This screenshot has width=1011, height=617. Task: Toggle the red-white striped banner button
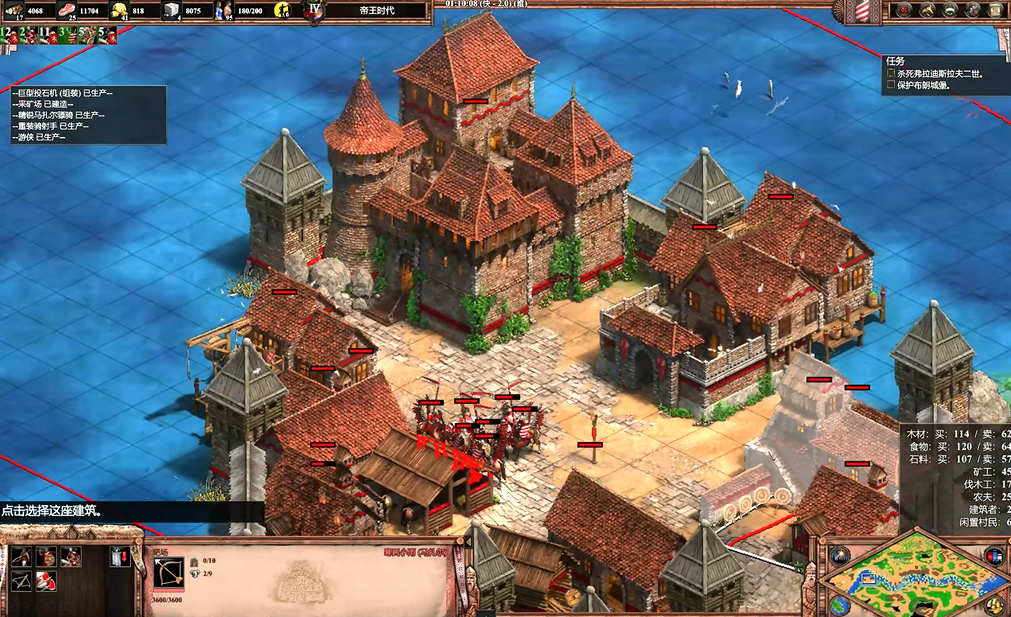coord(863,11)
